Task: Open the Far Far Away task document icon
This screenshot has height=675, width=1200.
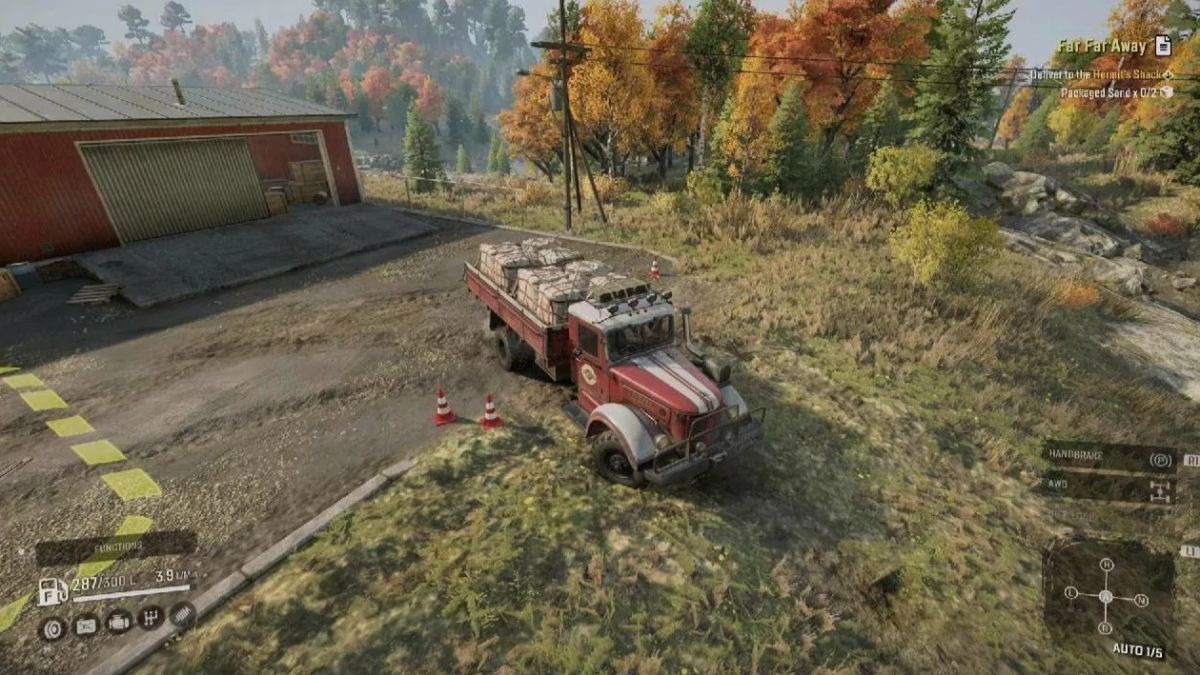Action: [x=1162, y=46]
